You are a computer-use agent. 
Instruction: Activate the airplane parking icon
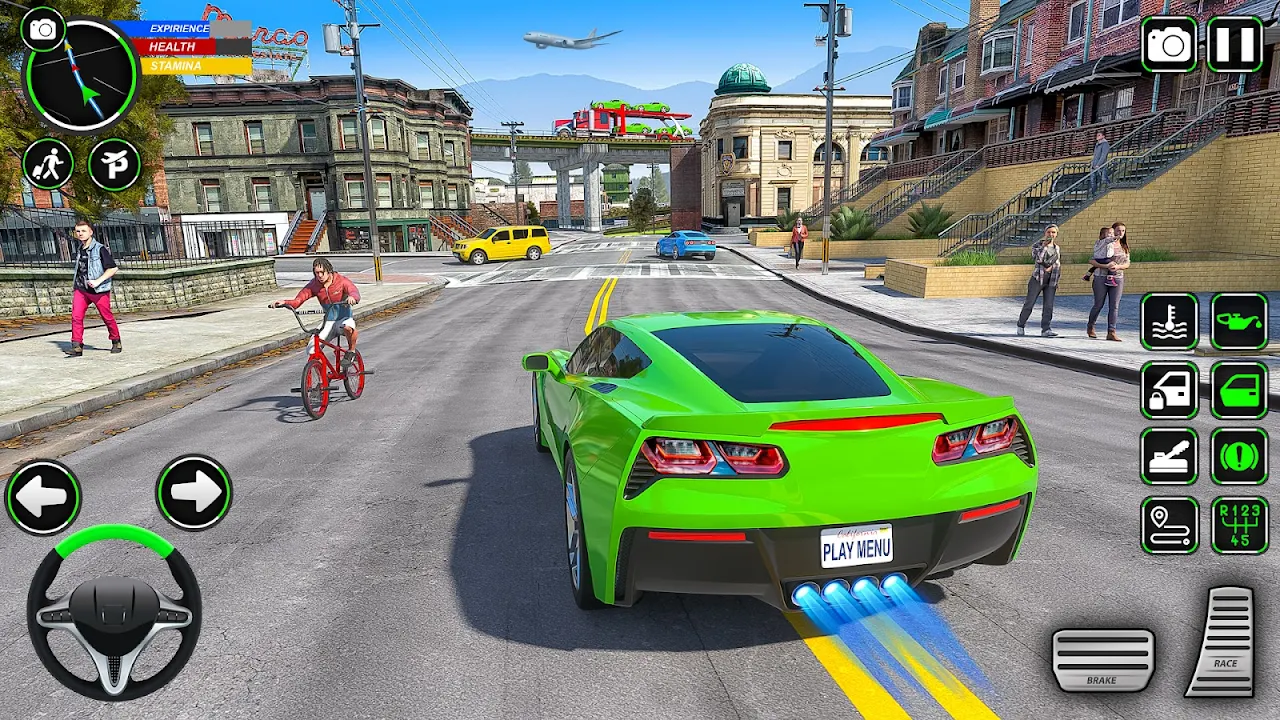point(114,164)
